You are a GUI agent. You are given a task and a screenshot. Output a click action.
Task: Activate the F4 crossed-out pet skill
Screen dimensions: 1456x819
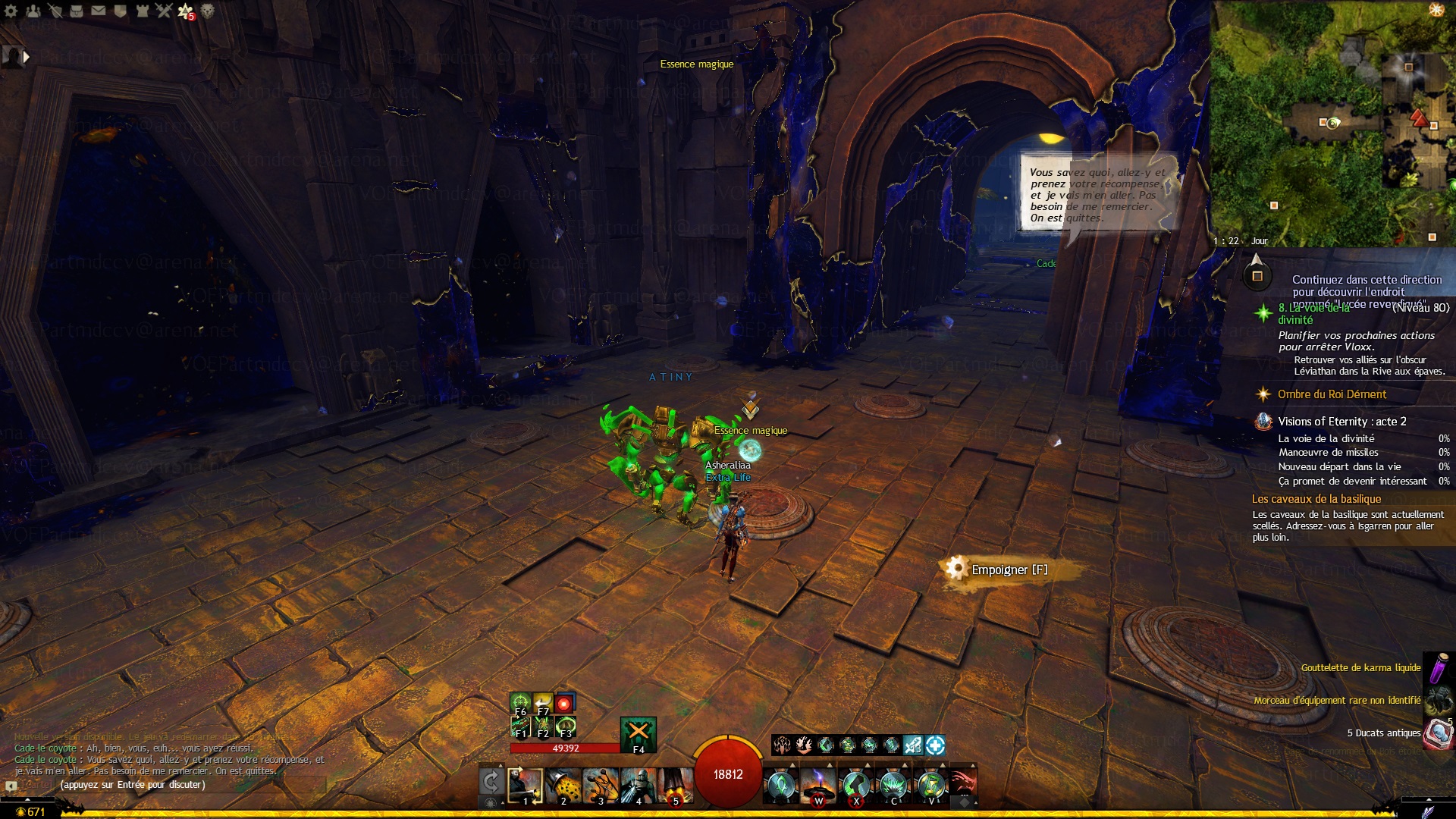638,733
